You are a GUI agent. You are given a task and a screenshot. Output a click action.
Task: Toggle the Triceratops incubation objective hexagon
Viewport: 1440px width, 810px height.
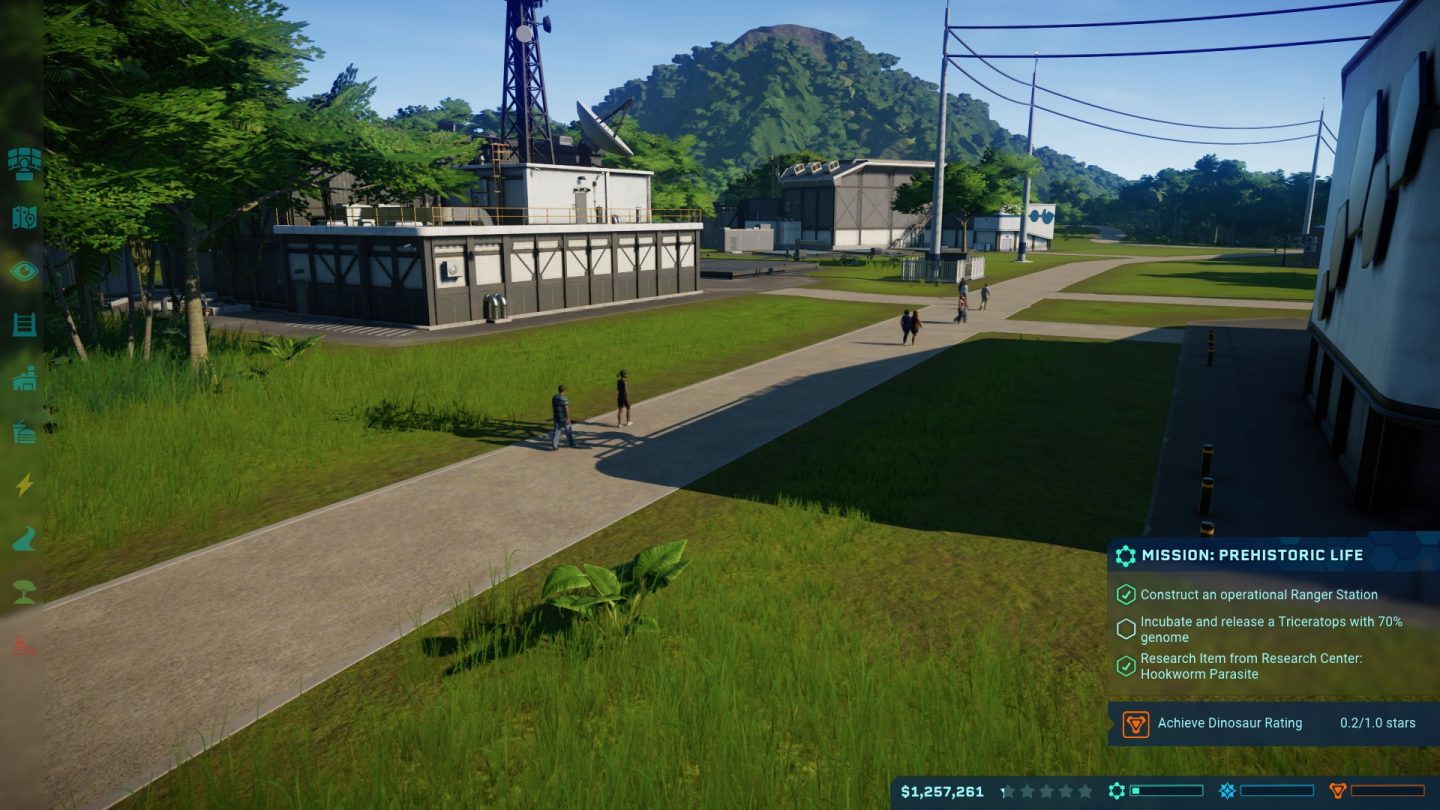pyautogui.click(x=1127, y=629)
